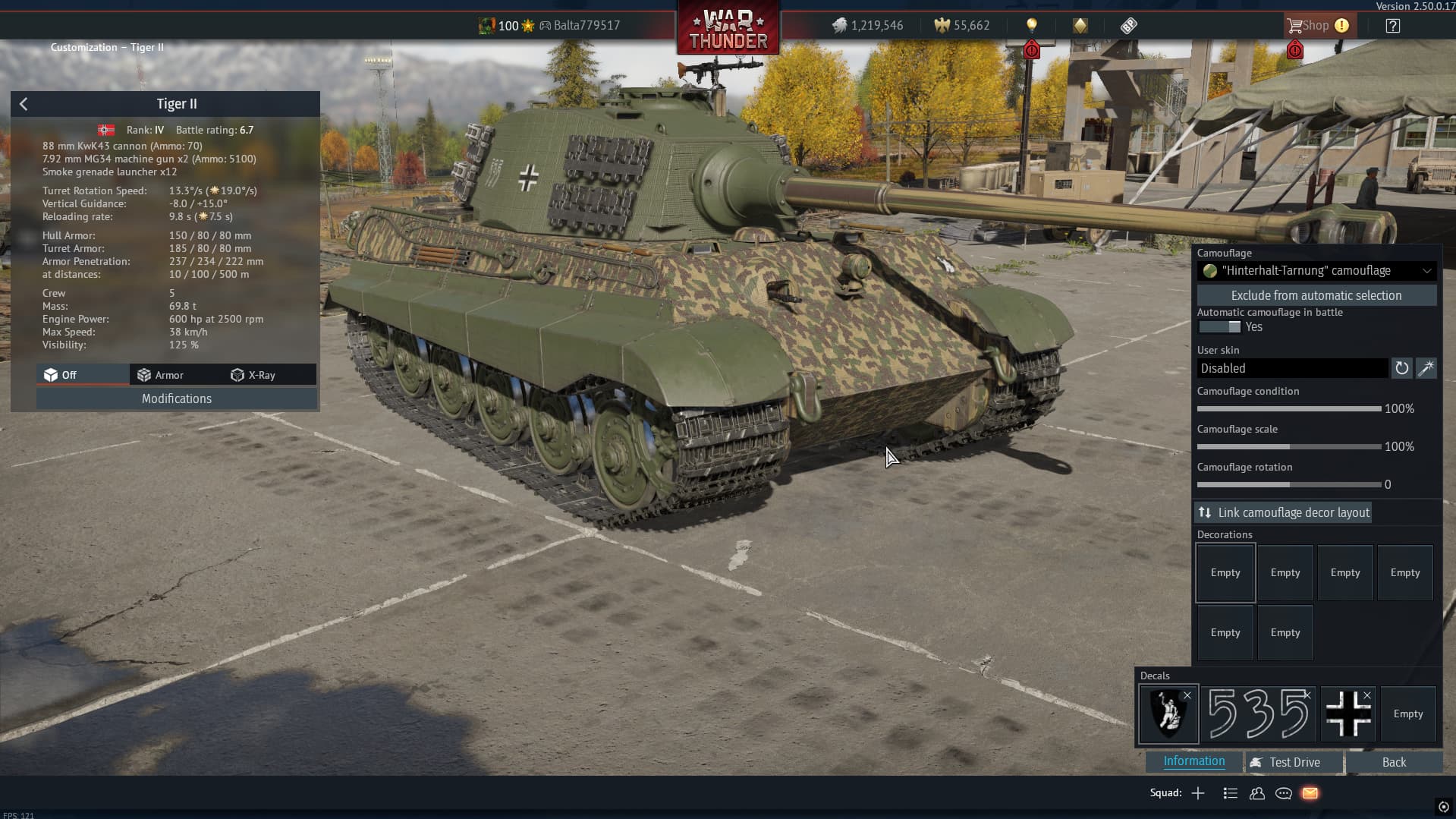Go back using the Tiger II panel arrow
Image resolution: width=1456 pixels, height=819 pixels.
click(x=24, y=104)
